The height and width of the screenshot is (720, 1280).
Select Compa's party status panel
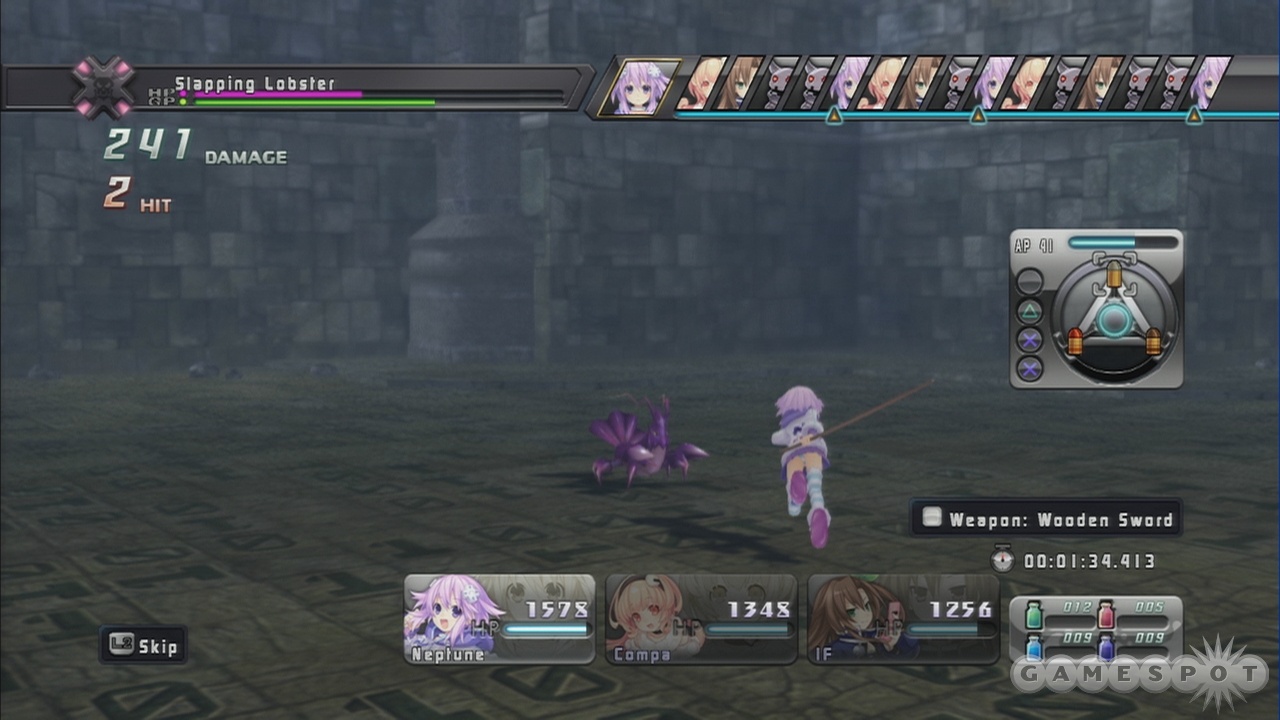coord(701,619)
